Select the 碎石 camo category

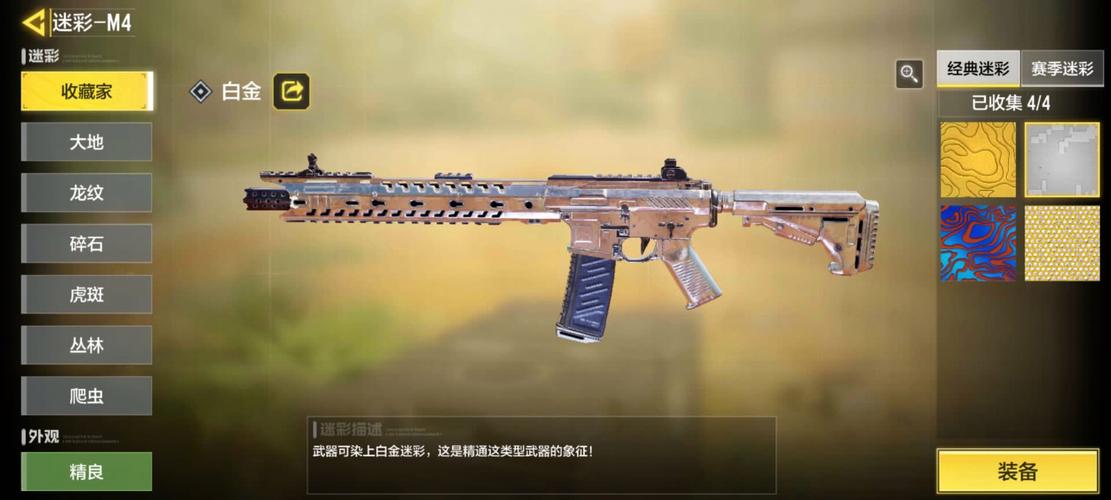point(87,244)
